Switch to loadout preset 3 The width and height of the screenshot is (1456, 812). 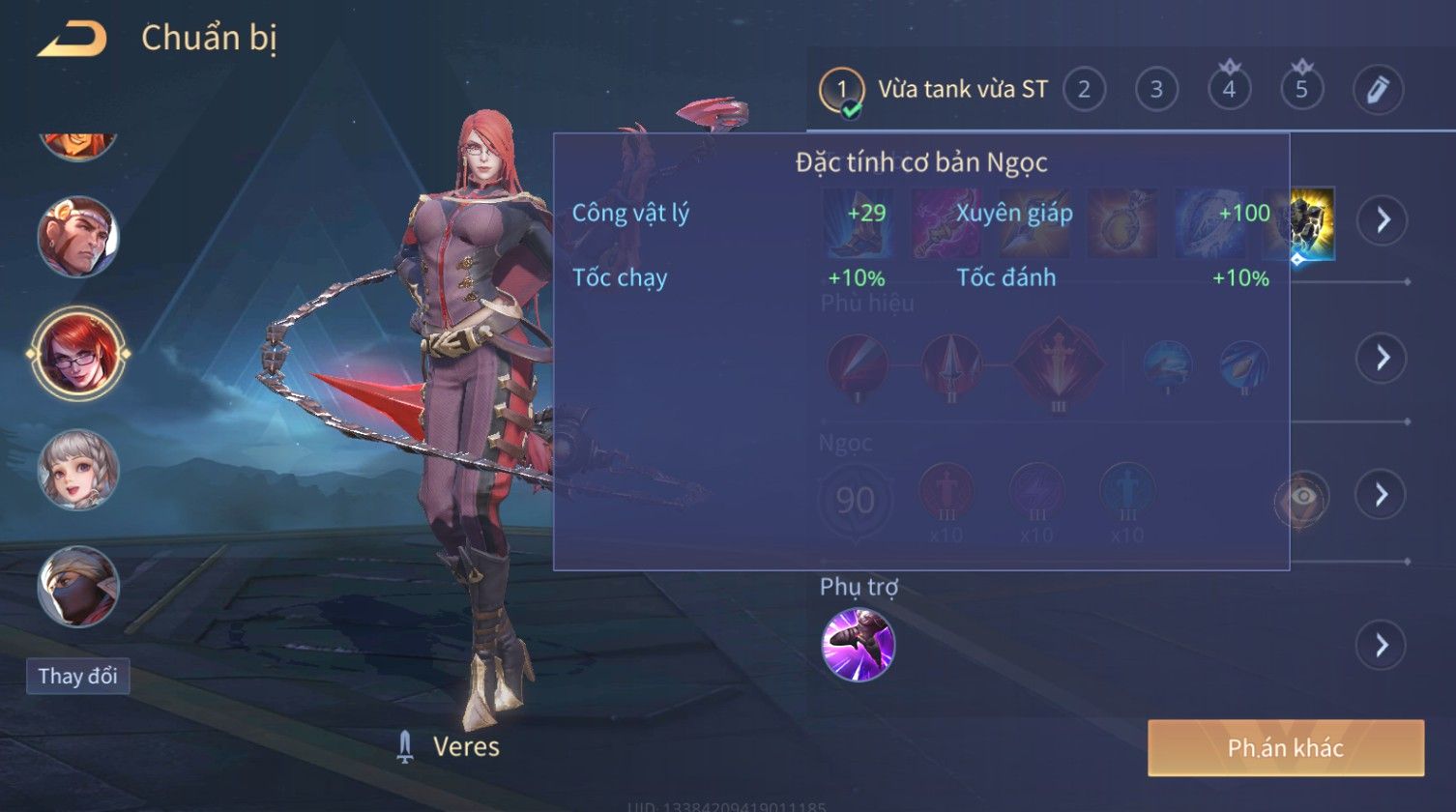1156,90
